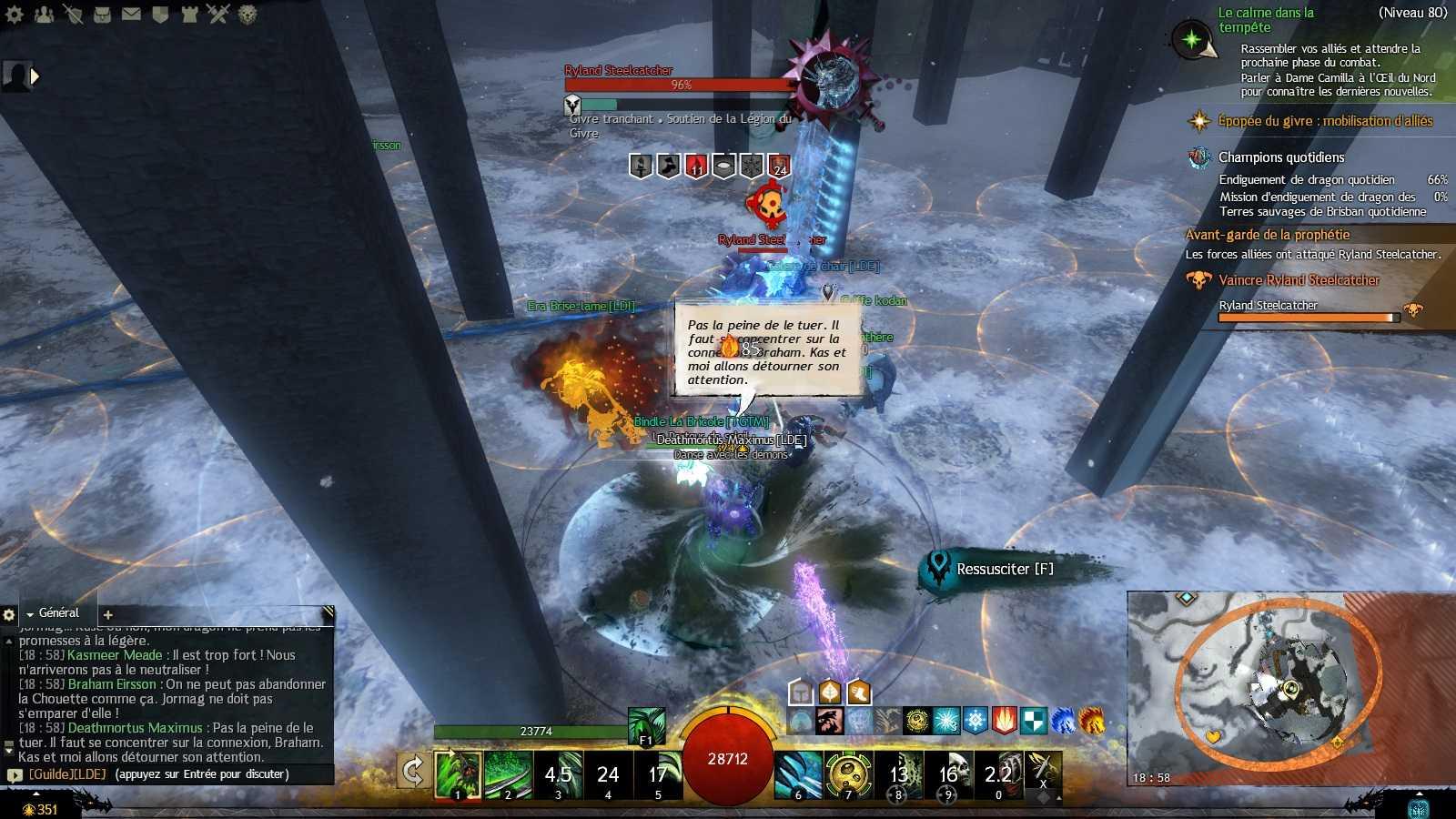Open the mail envelope icon
The height and width of the screenshot is (819, 1456).
tap(132, 14)
